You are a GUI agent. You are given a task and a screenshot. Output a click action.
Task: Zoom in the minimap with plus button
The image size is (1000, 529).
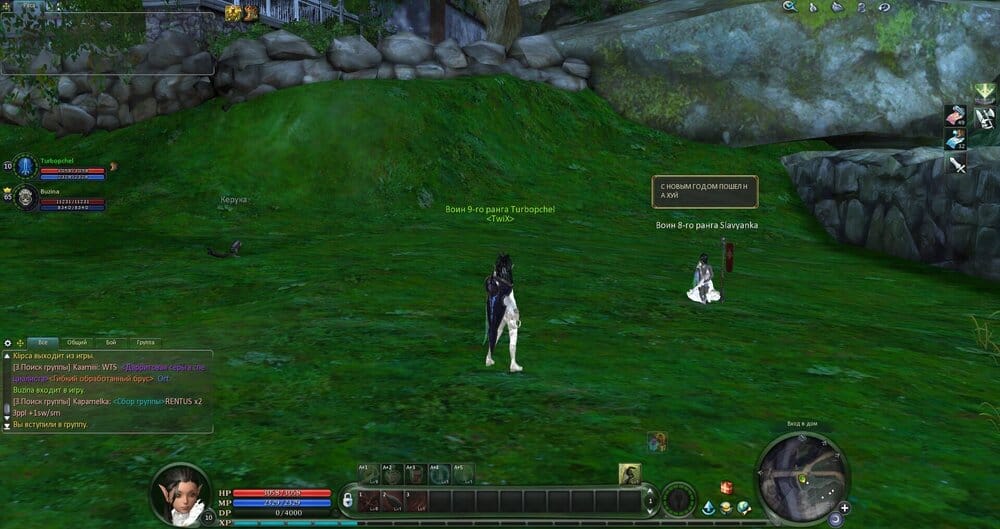(x=845, y=508)
